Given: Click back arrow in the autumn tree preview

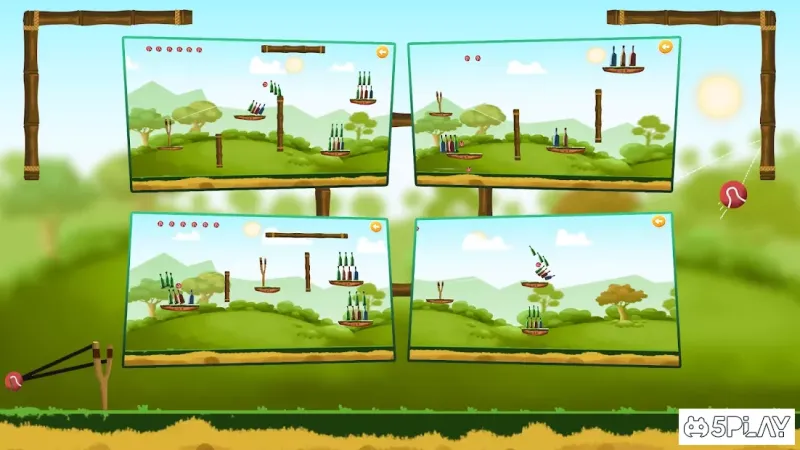Looking at the screenshot, I should [659, 221].
